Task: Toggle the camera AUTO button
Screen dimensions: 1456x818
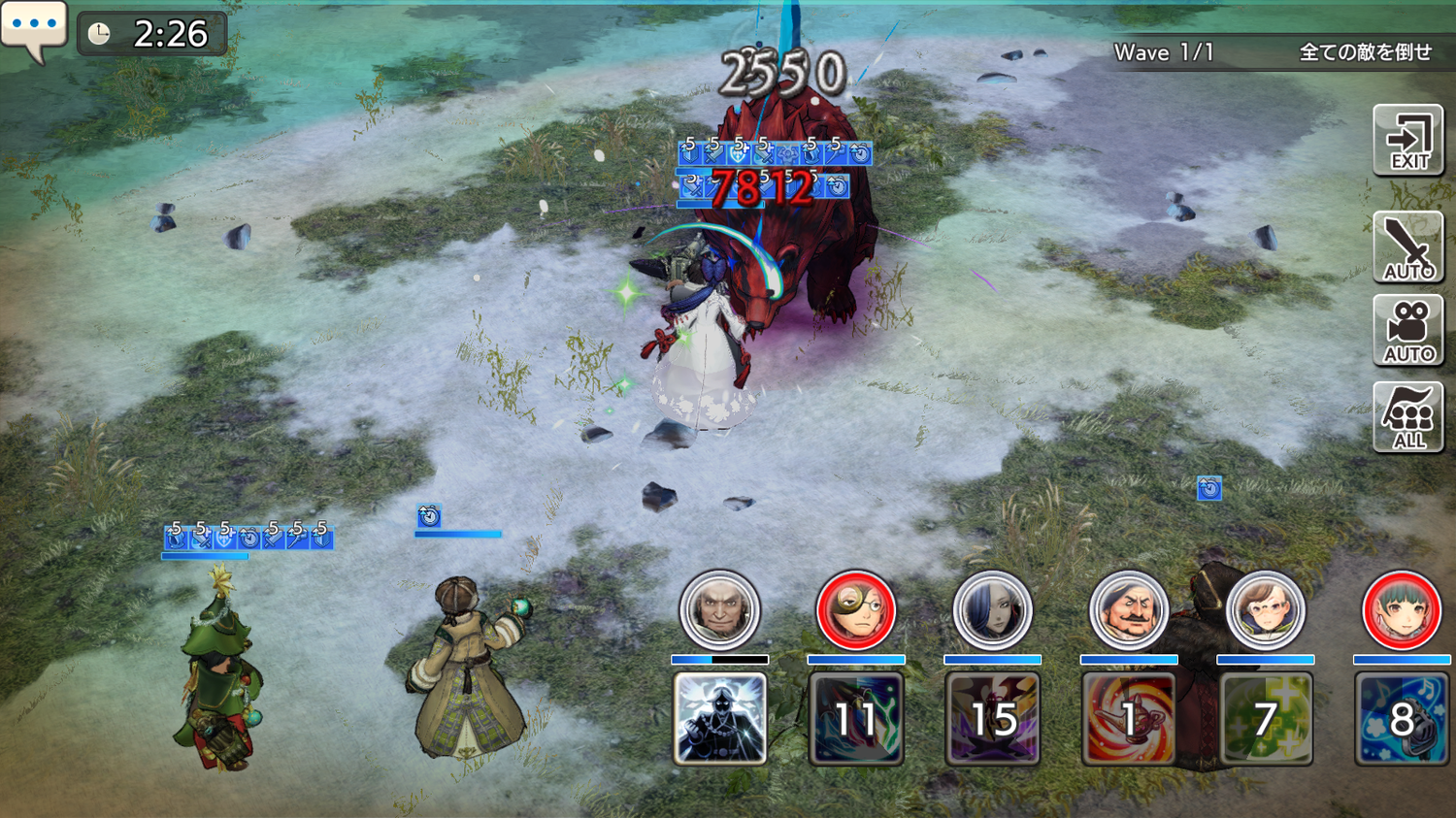Action: pos(1408,331)
